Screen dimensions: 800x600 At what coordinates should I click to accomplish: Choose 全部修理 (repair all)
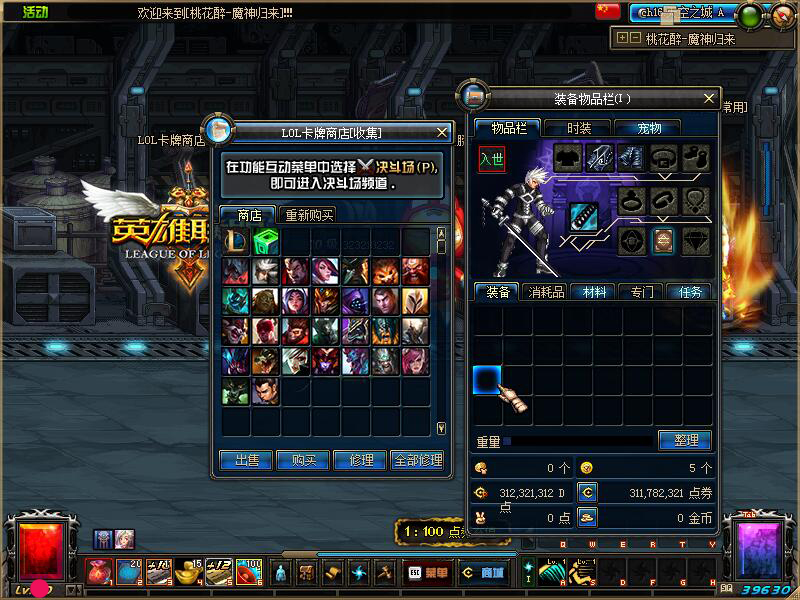417,460
